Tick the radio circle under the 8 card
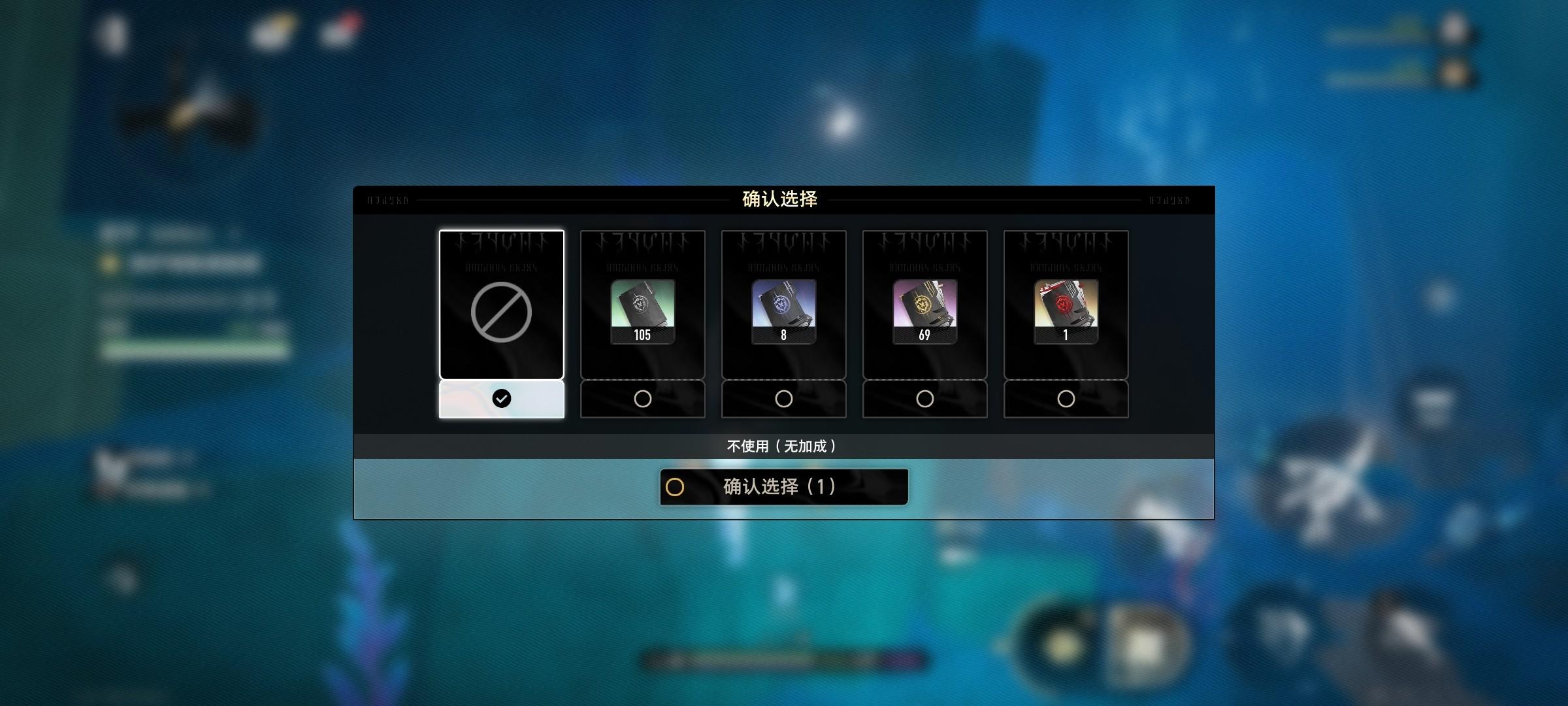1568x706 pixels. pyautogui.click(x=783, y=399)
